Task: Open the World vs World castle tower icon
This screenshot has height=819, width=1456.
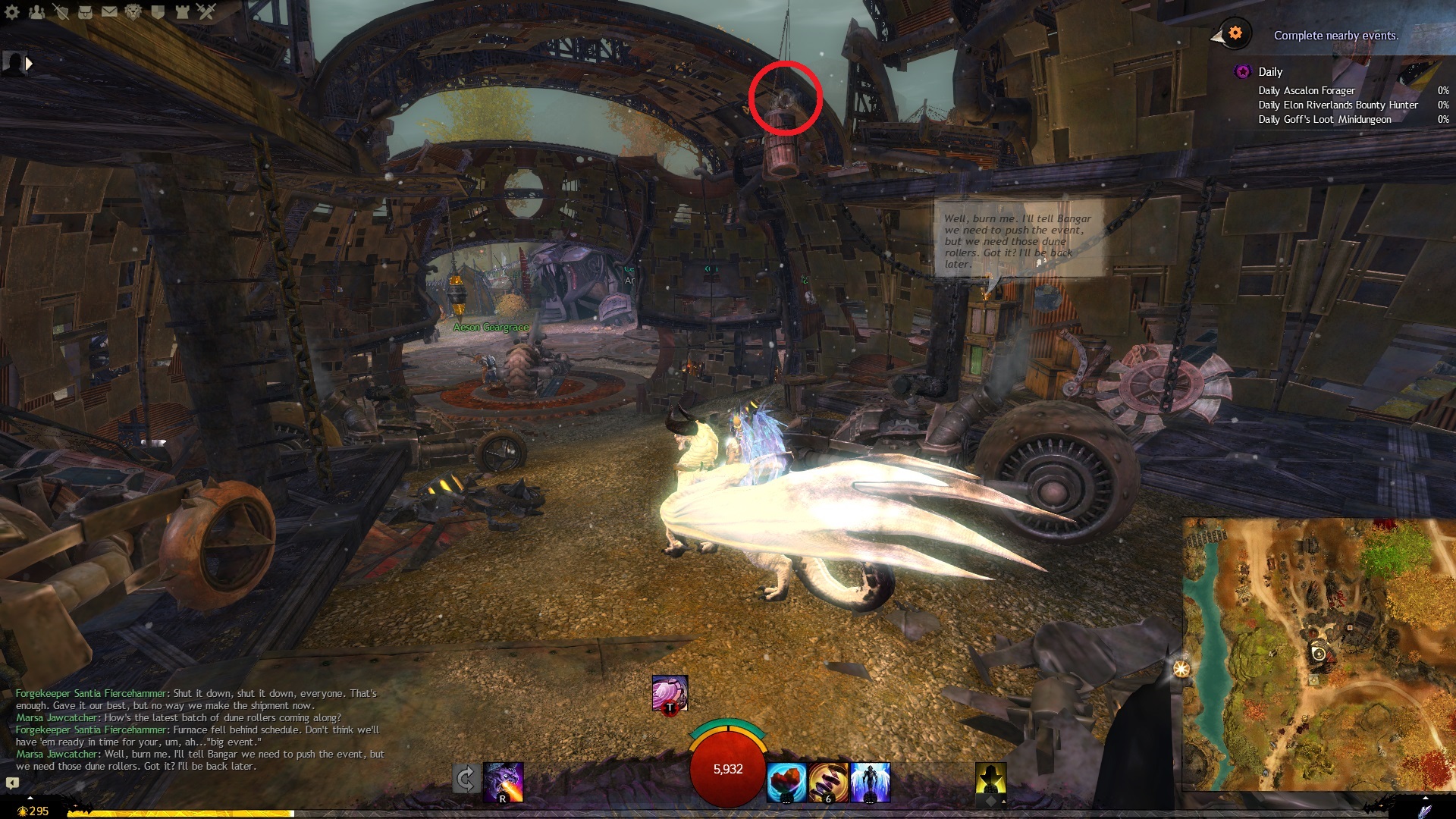Action: 182,11
